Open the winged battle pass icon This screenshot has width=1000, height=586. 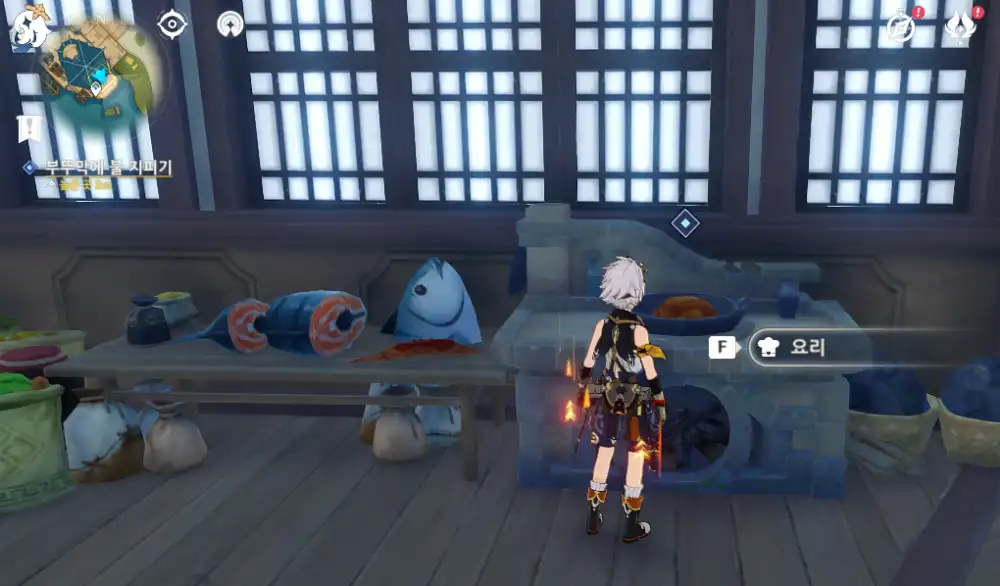pos(960,27)
